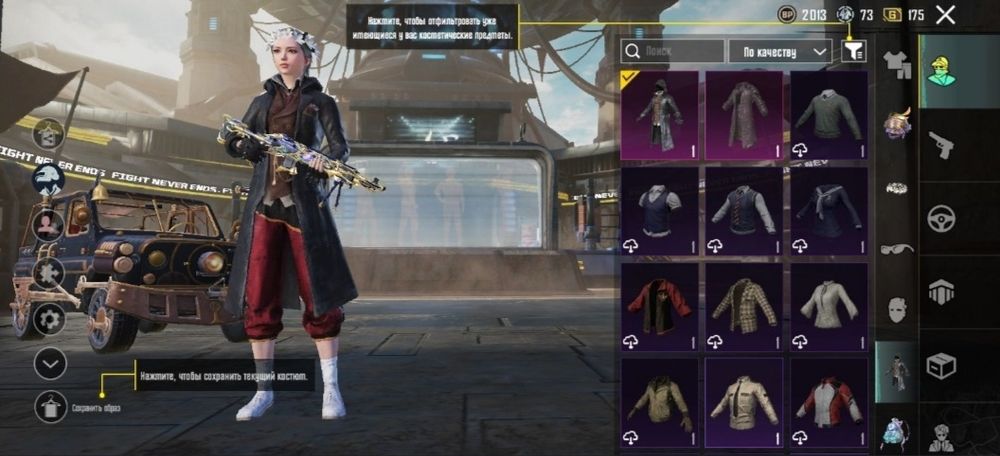Click the search field above the items
1000x456 pixels.
tap(672, 51)
